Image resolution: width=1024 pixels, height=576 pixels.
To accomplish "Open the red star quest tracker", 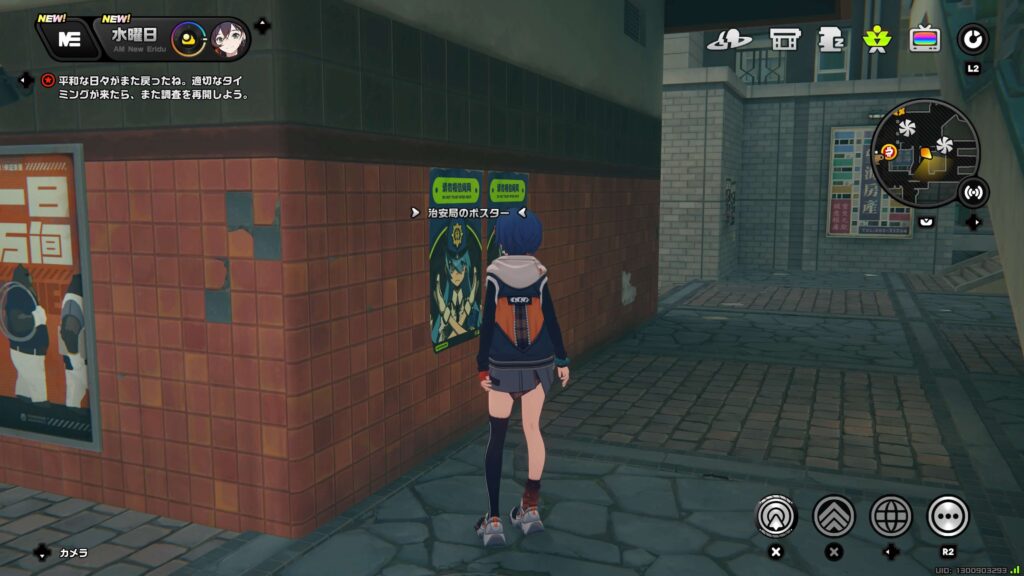I will tap(47, 80).
